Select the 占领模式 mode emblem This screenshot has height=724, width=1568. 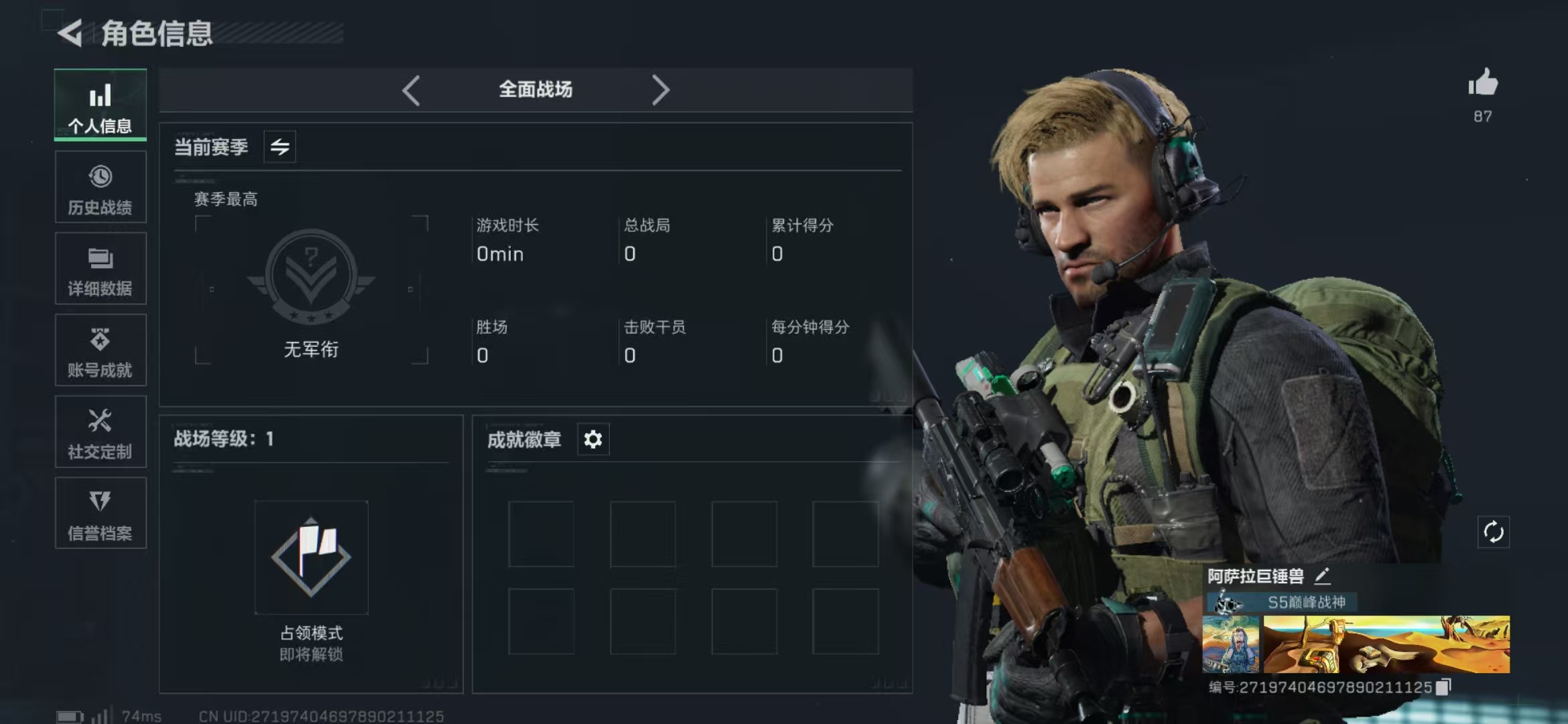[311, 557]
